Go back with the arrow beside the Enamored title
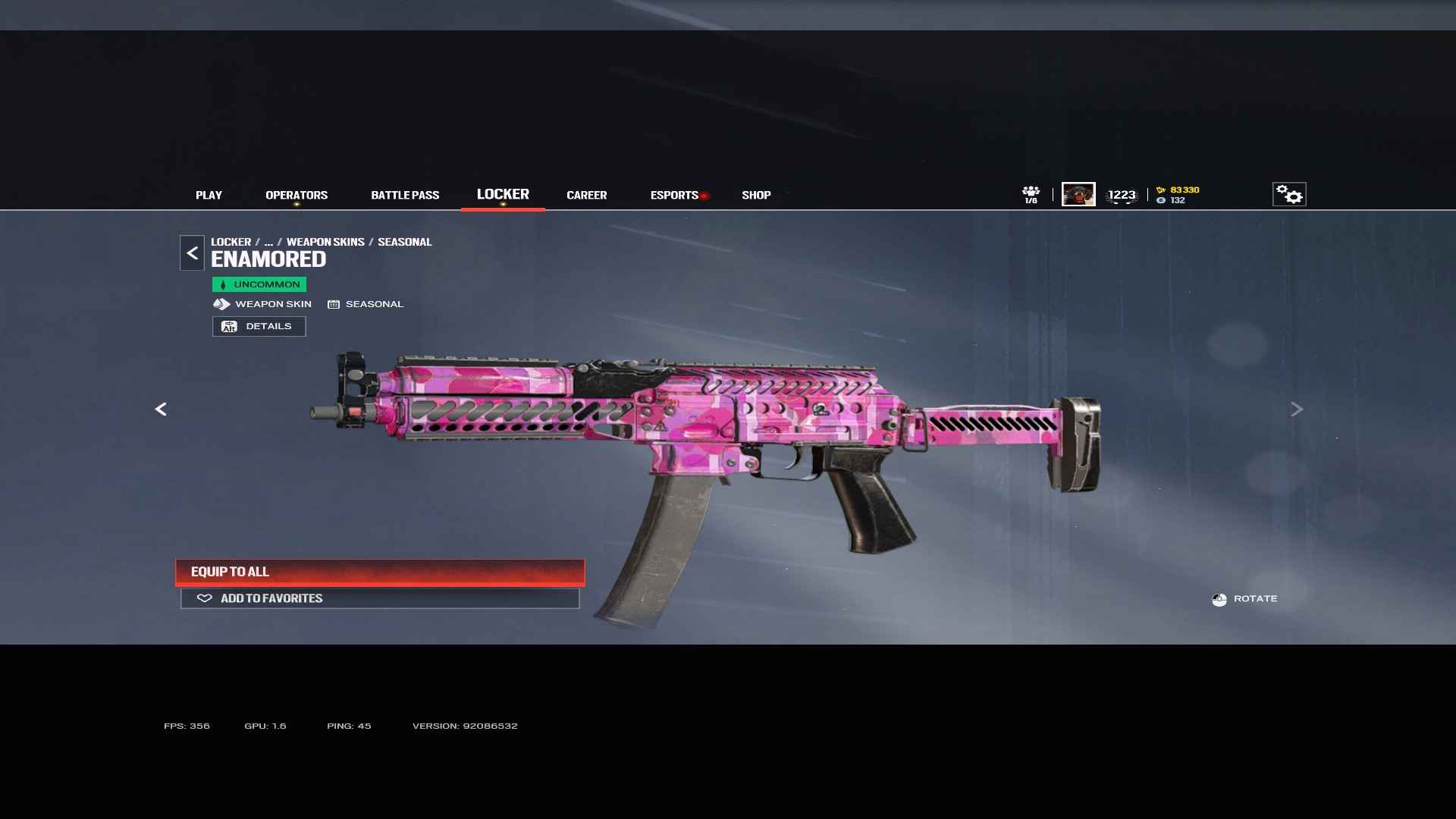Image resolution: width=1456 pixels, height=819 pixels. [x=192, y=253]
